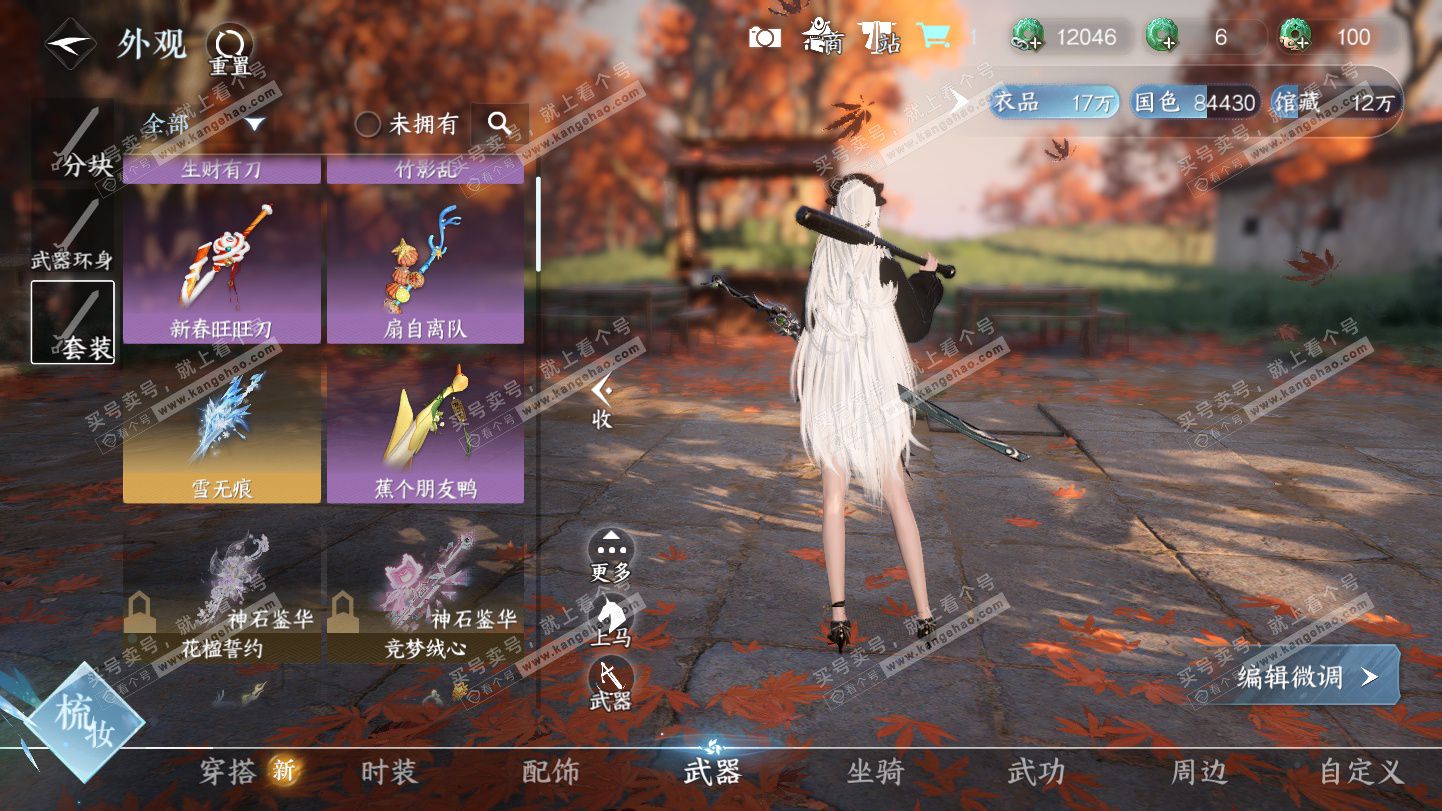This screenshot has width=1442, height=811.
Task: Switch to the 坐骑 tab
Action: 875,771
